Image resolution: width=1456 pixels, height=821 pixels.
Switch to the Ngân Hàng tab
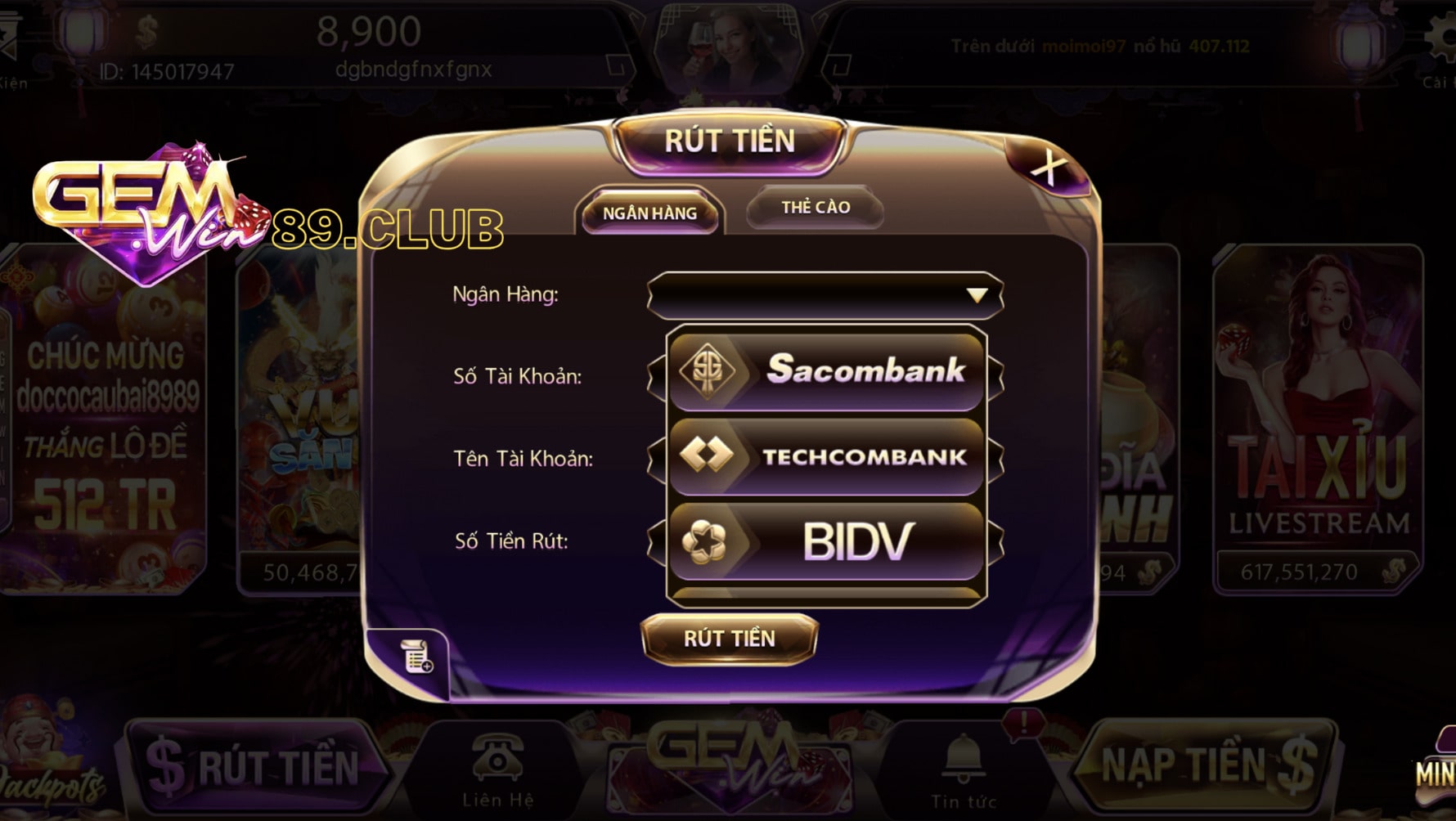click(649, 213)
